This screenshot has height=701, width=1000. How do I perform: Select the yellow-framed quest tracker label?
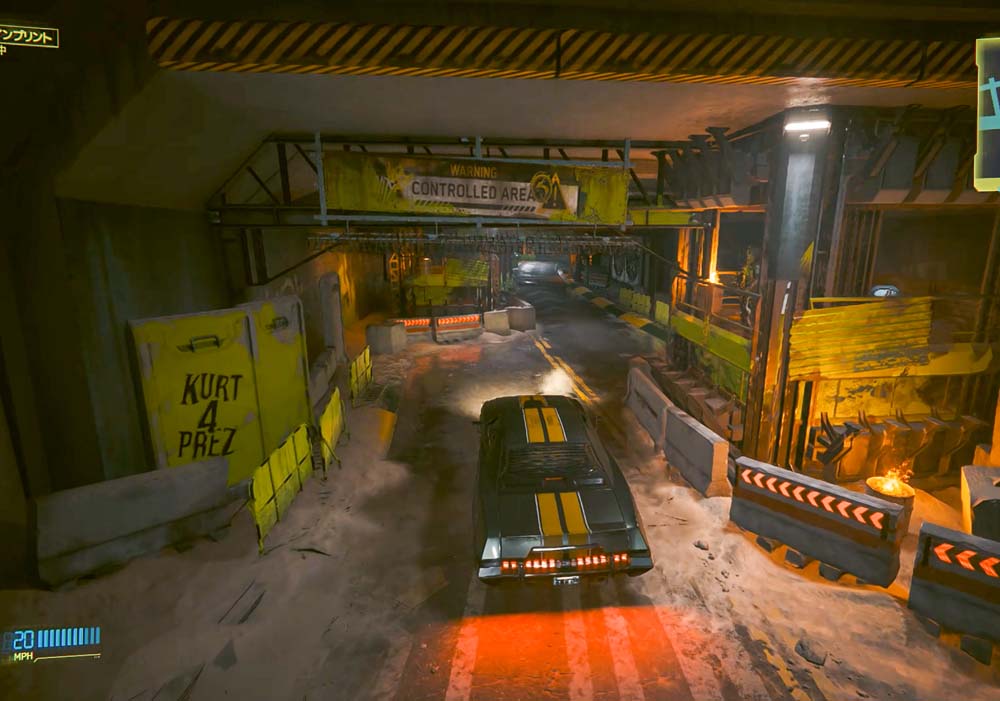pos(28,36)
